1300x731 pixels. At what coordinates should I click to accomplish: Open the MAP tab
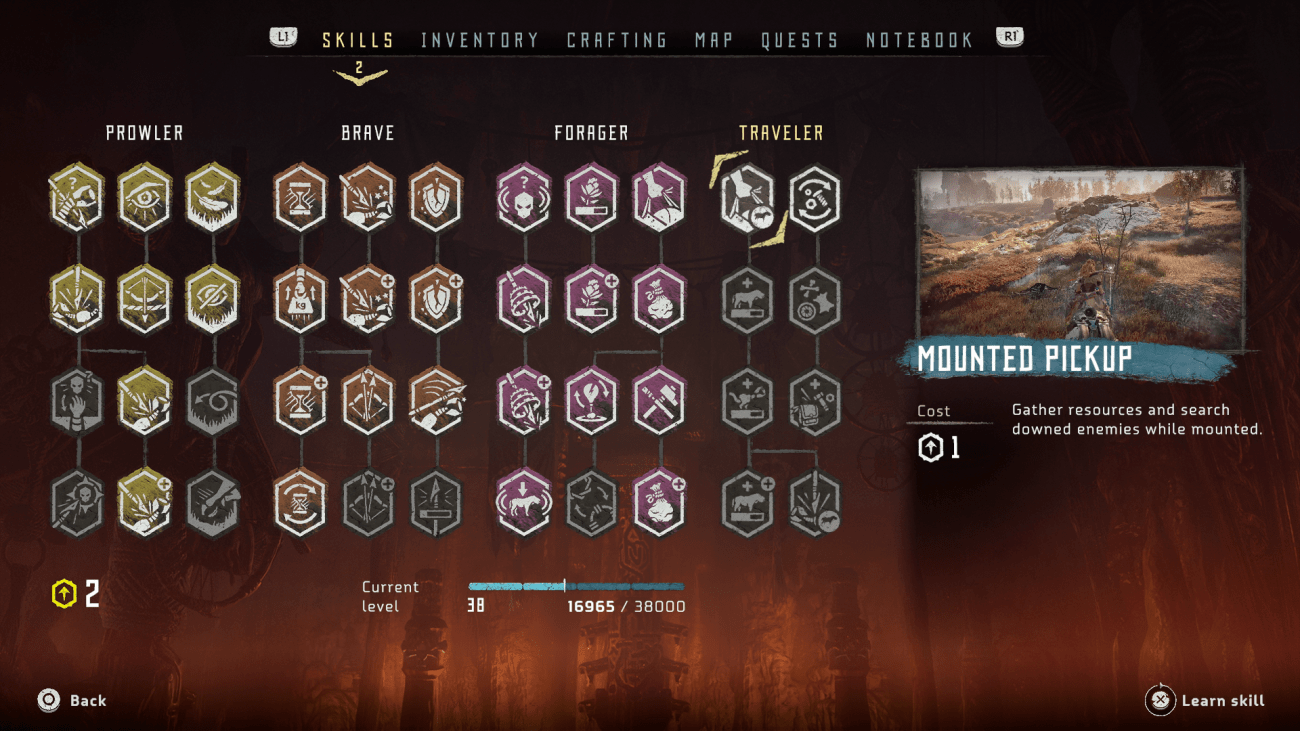tap(712, 40)
